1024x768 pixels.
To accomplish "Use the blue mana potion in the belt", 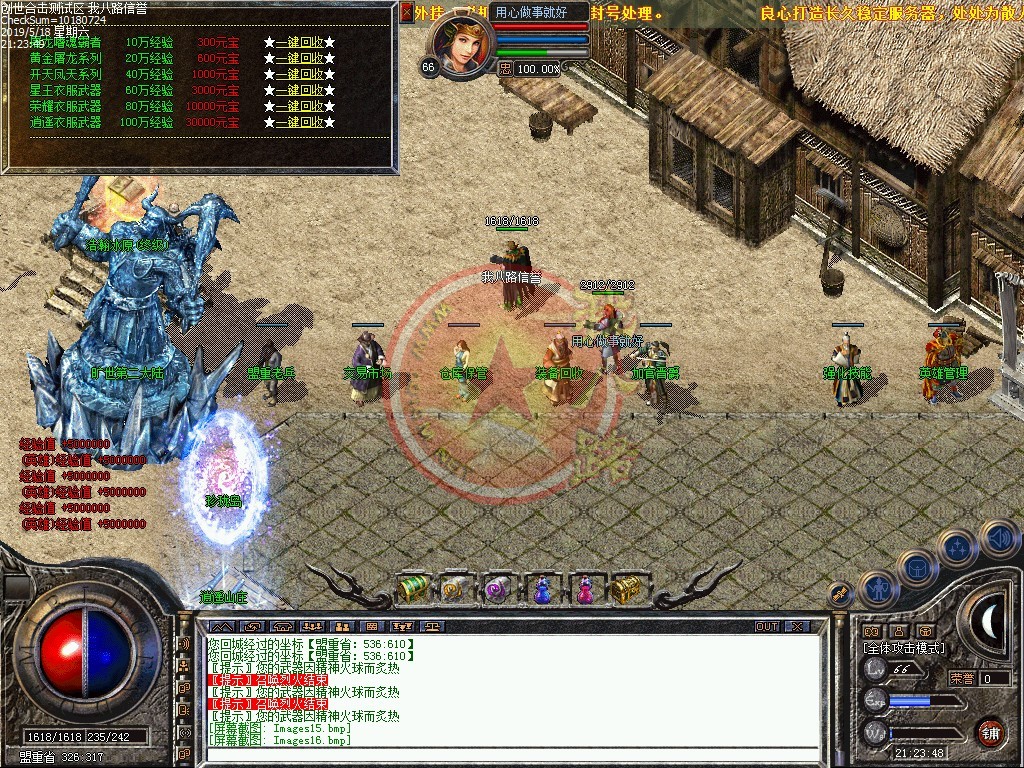I will [x=541, y=590].
